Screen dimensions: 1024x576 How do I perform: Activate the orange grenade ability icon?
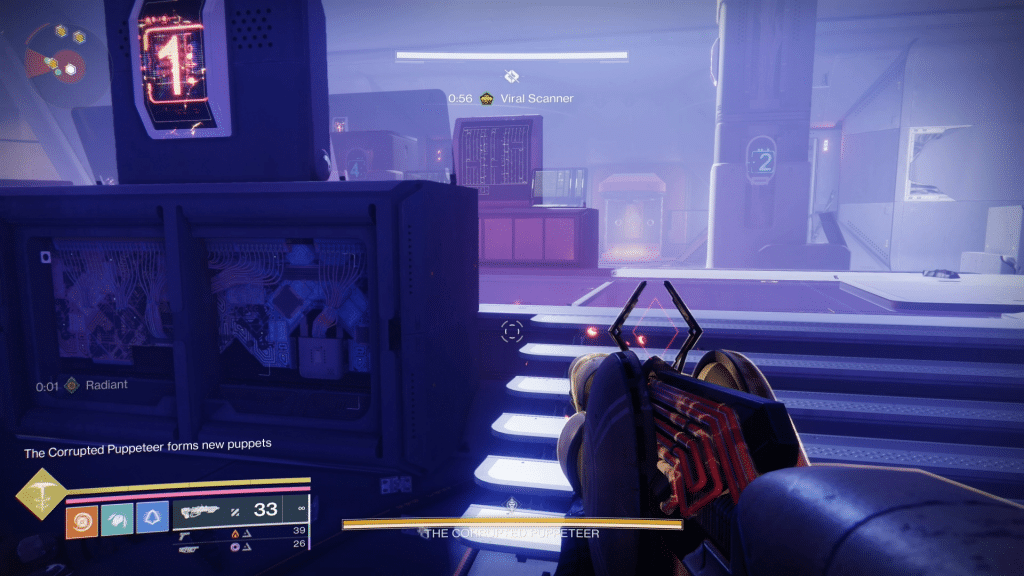pyautogui.click(x=82, y=519)
